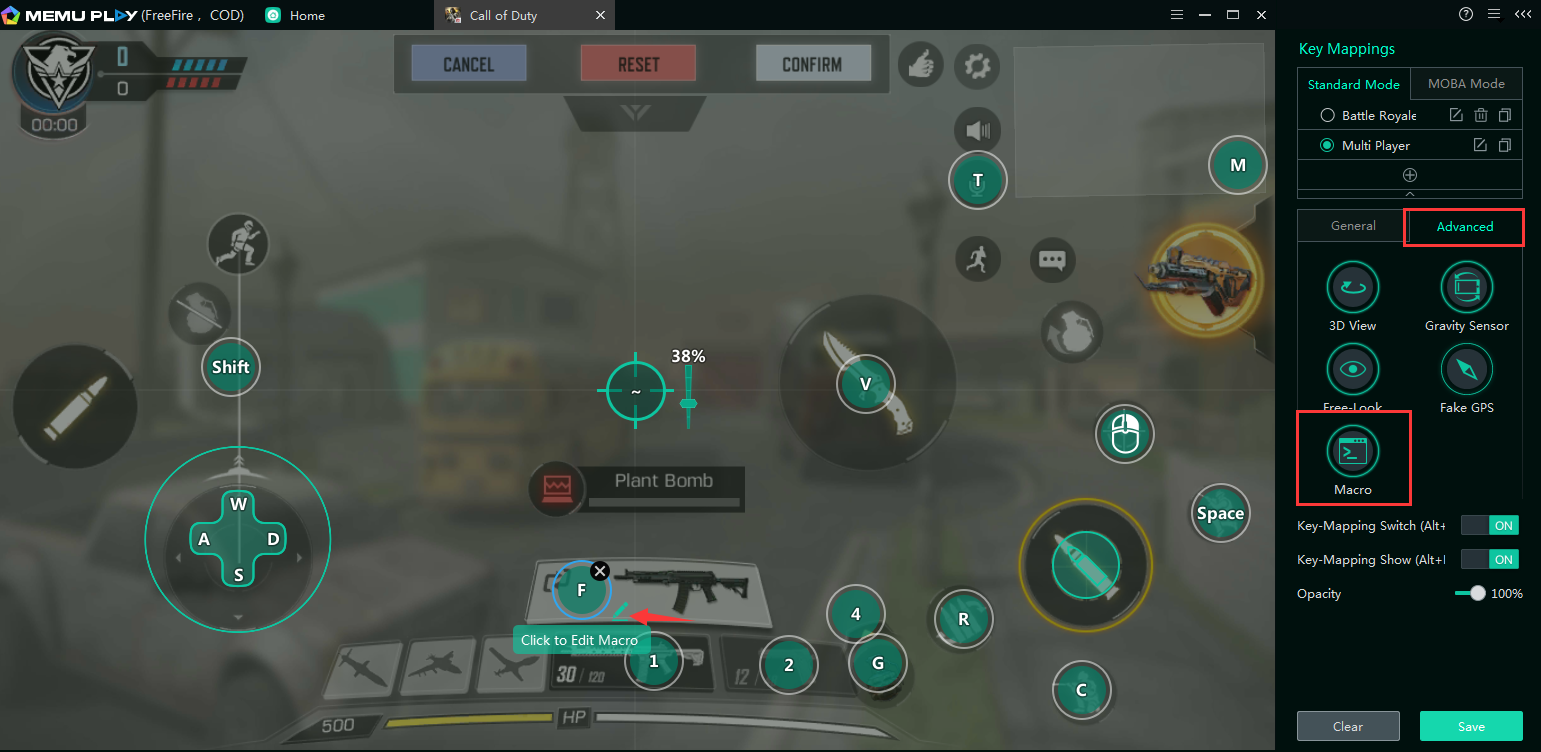Screen dimensions: 1541x752
Task: Save the key mappings
Action: 1470,726
